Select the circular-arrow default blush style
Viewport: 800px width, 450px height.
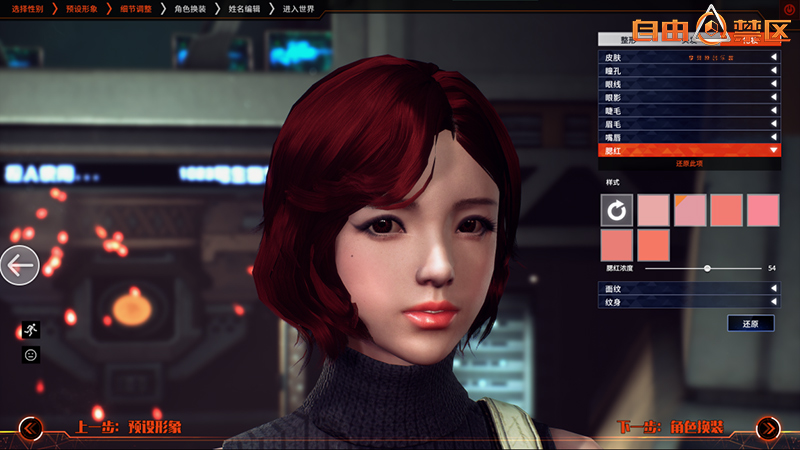[617, 210]
